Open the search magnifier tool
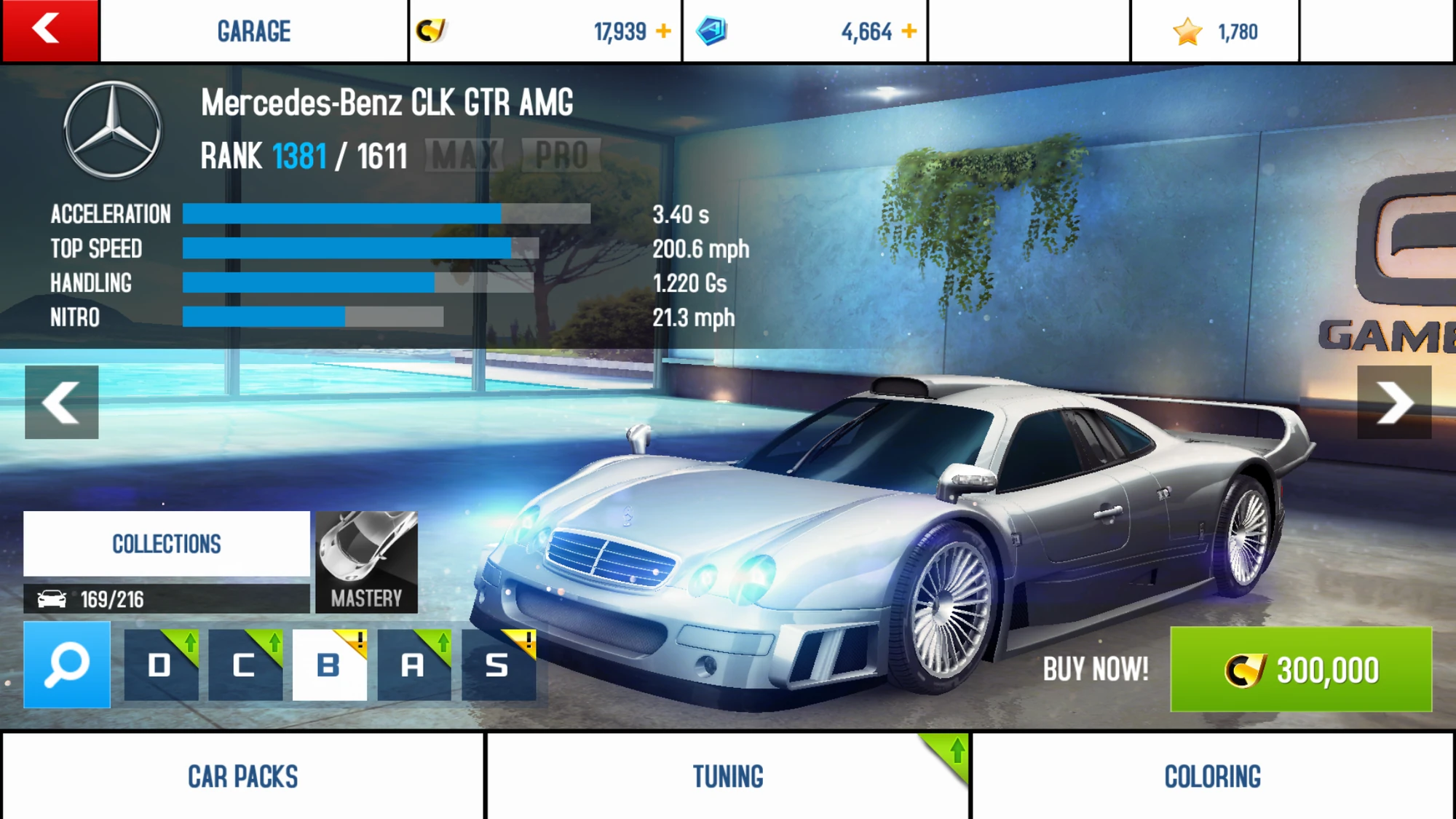 64,665
